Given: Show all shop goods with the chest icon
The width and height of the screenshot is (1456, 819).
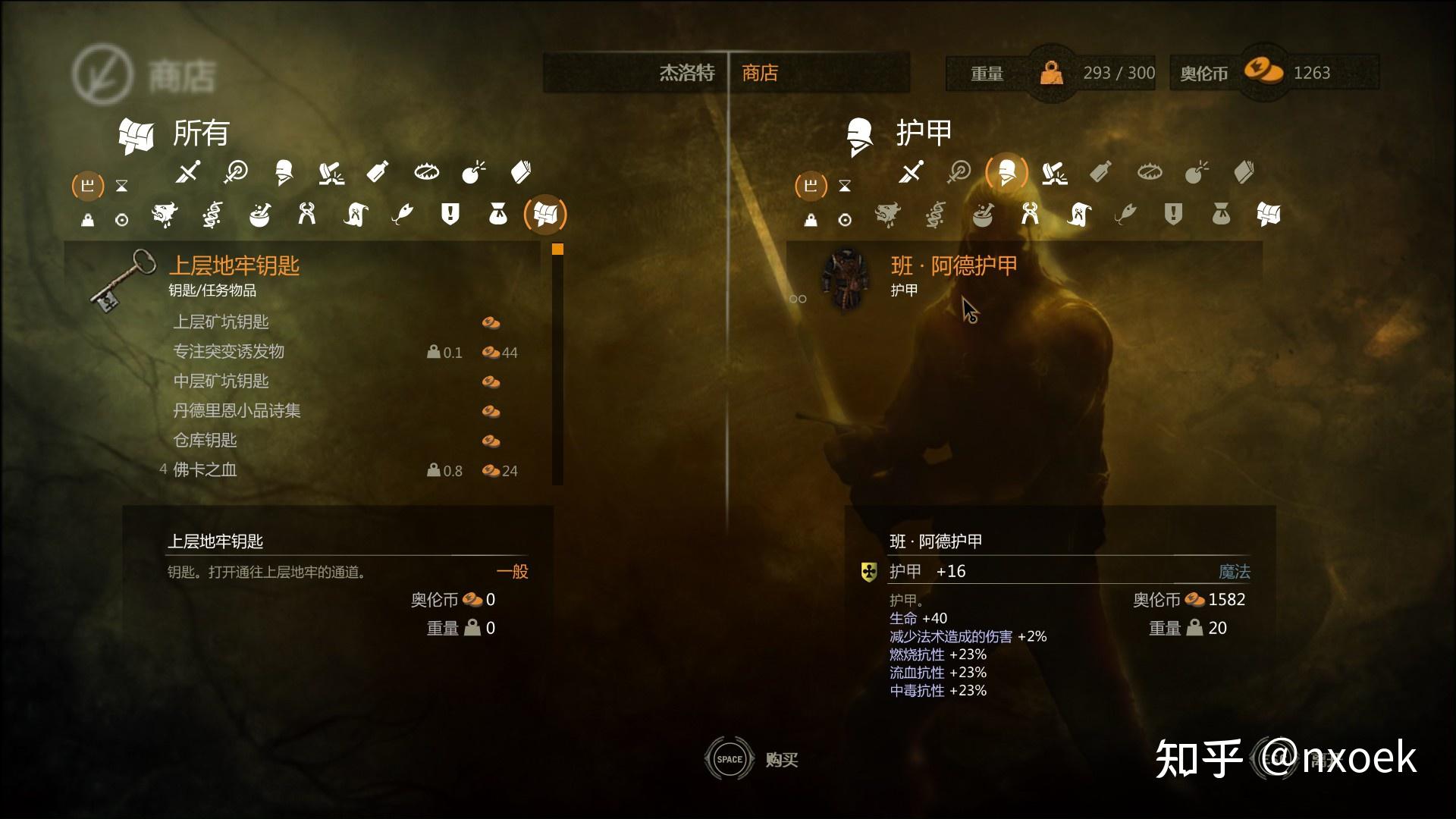Looking at the screenshot, I should 1268,215.
